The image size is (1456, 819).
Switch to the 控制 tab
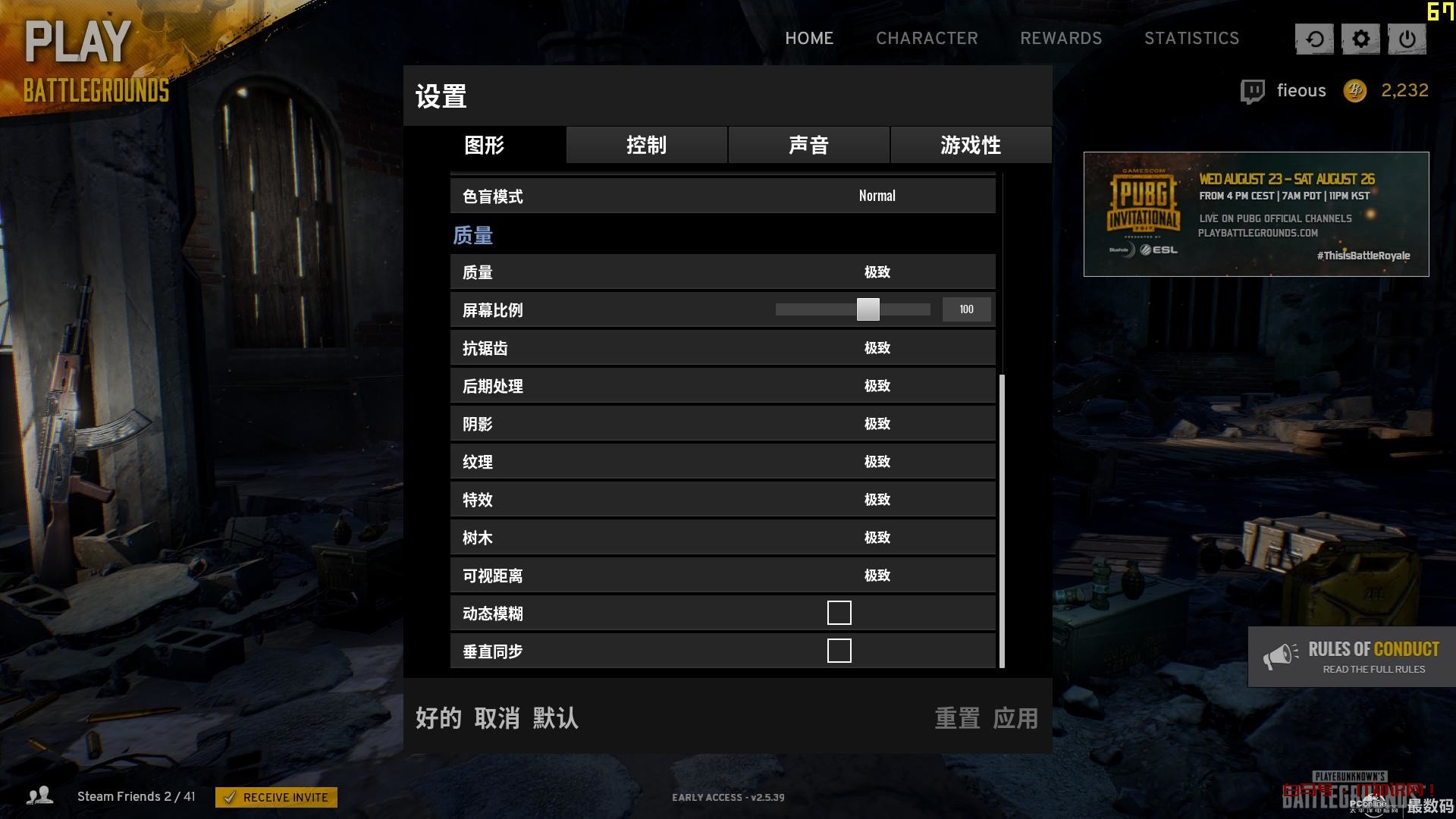point(646,145)
